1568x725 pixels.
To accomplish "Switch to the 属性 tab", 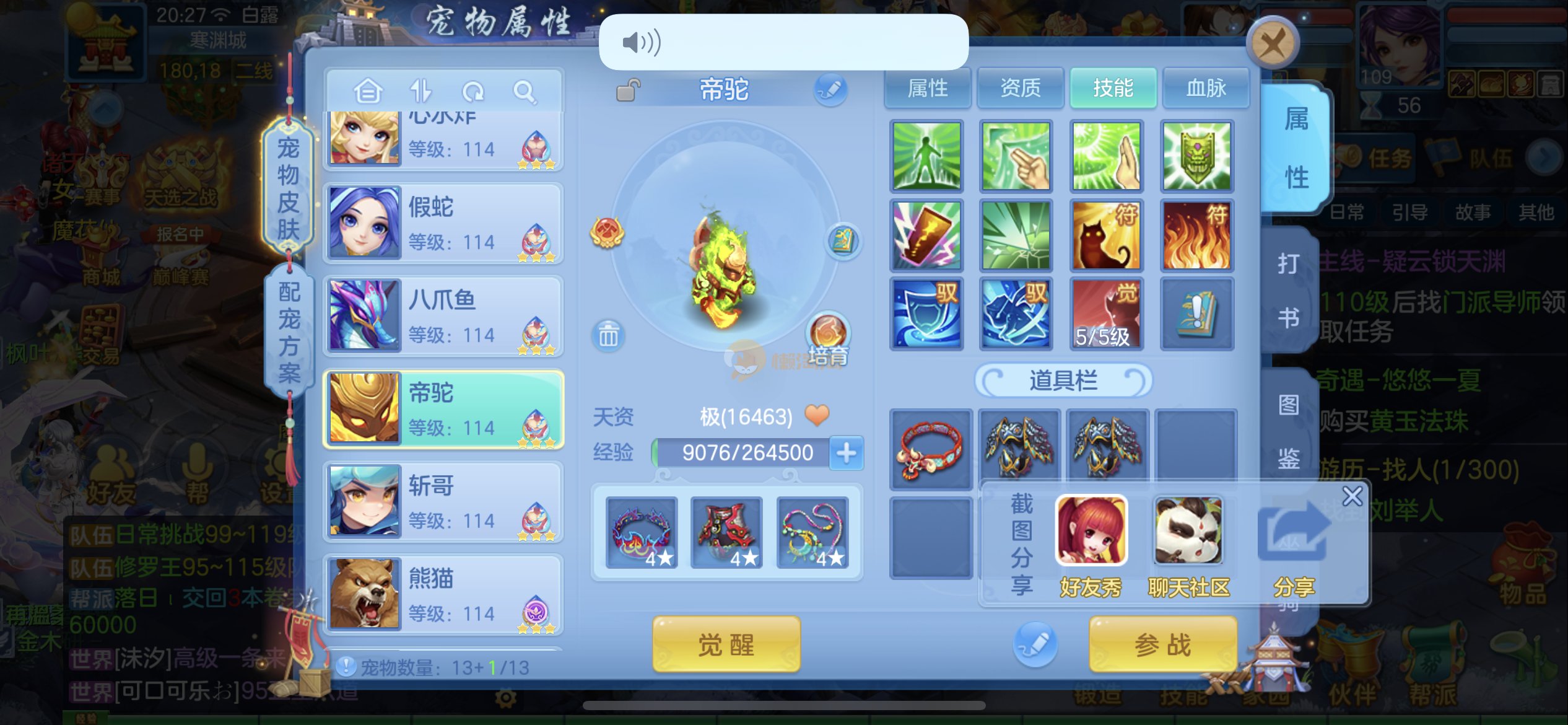I will click(927, 89).
